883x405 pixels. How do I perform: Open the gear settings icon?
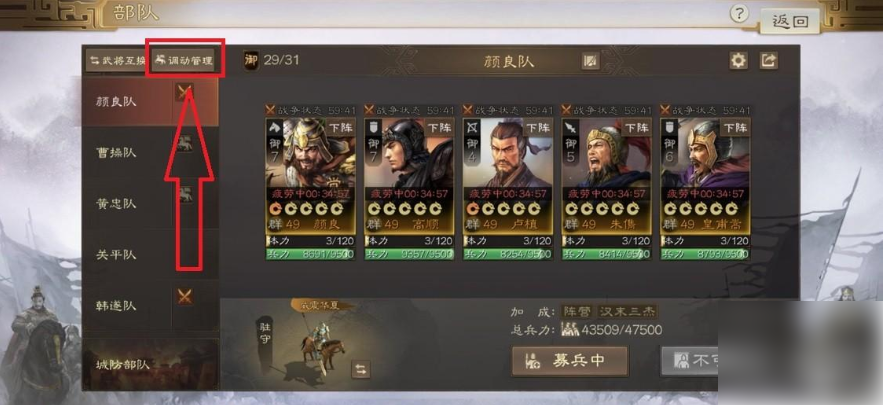pyautogui.click(x=738, y=61)
